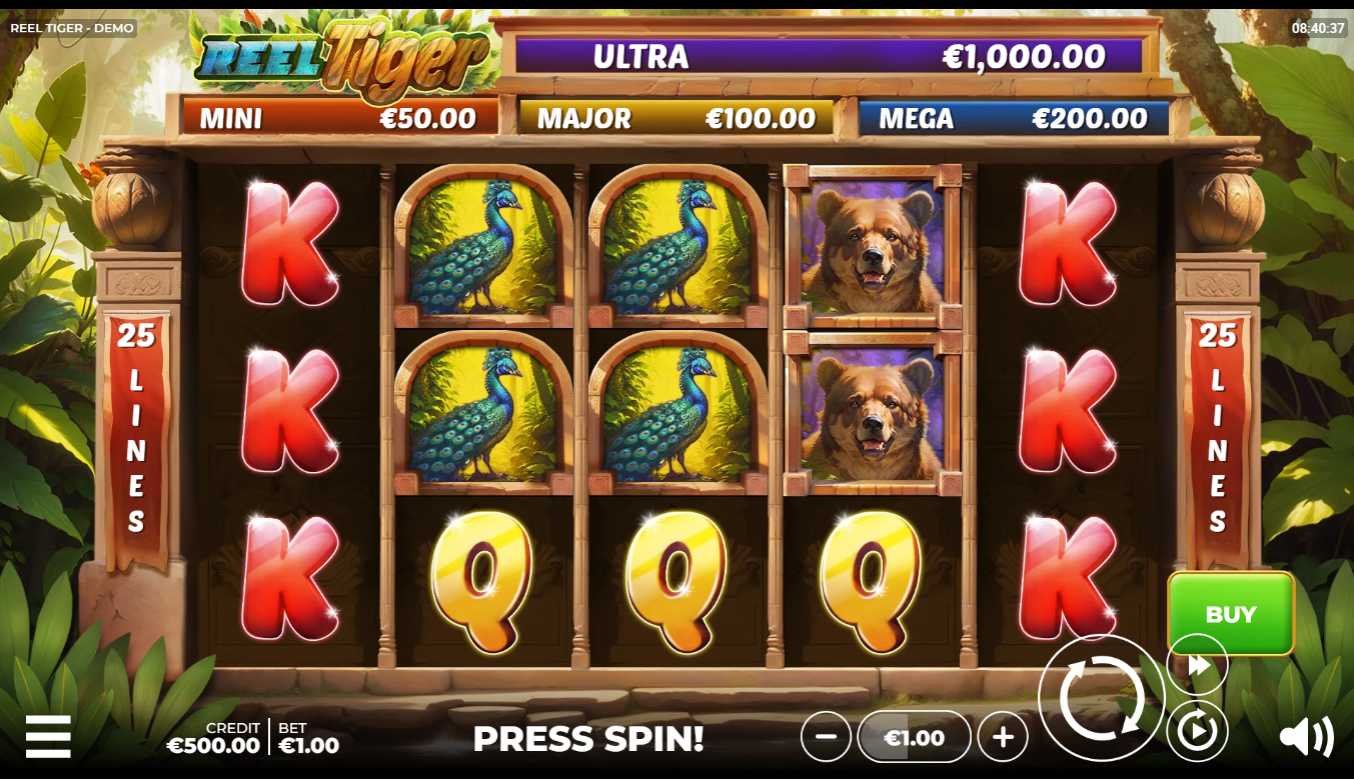Spin the reels with the circular arrow button
Image resolution: width=1354 pixels, height=780 pixels.
tap(1101, 698)
